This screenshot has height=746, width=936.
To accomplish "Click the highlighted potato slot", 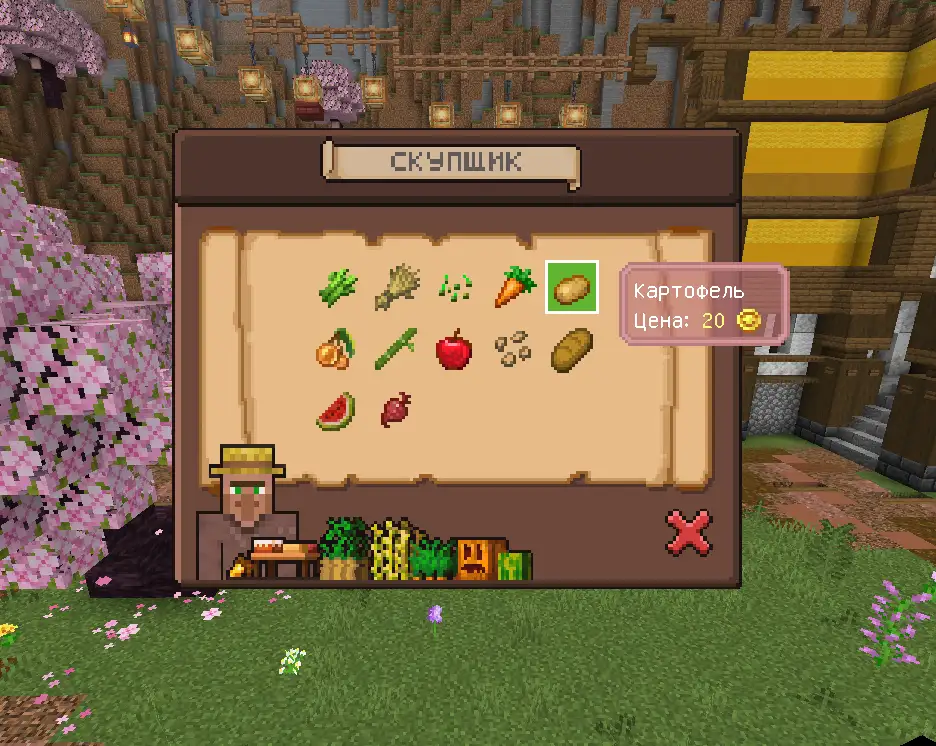I will [x=572, y=287].
